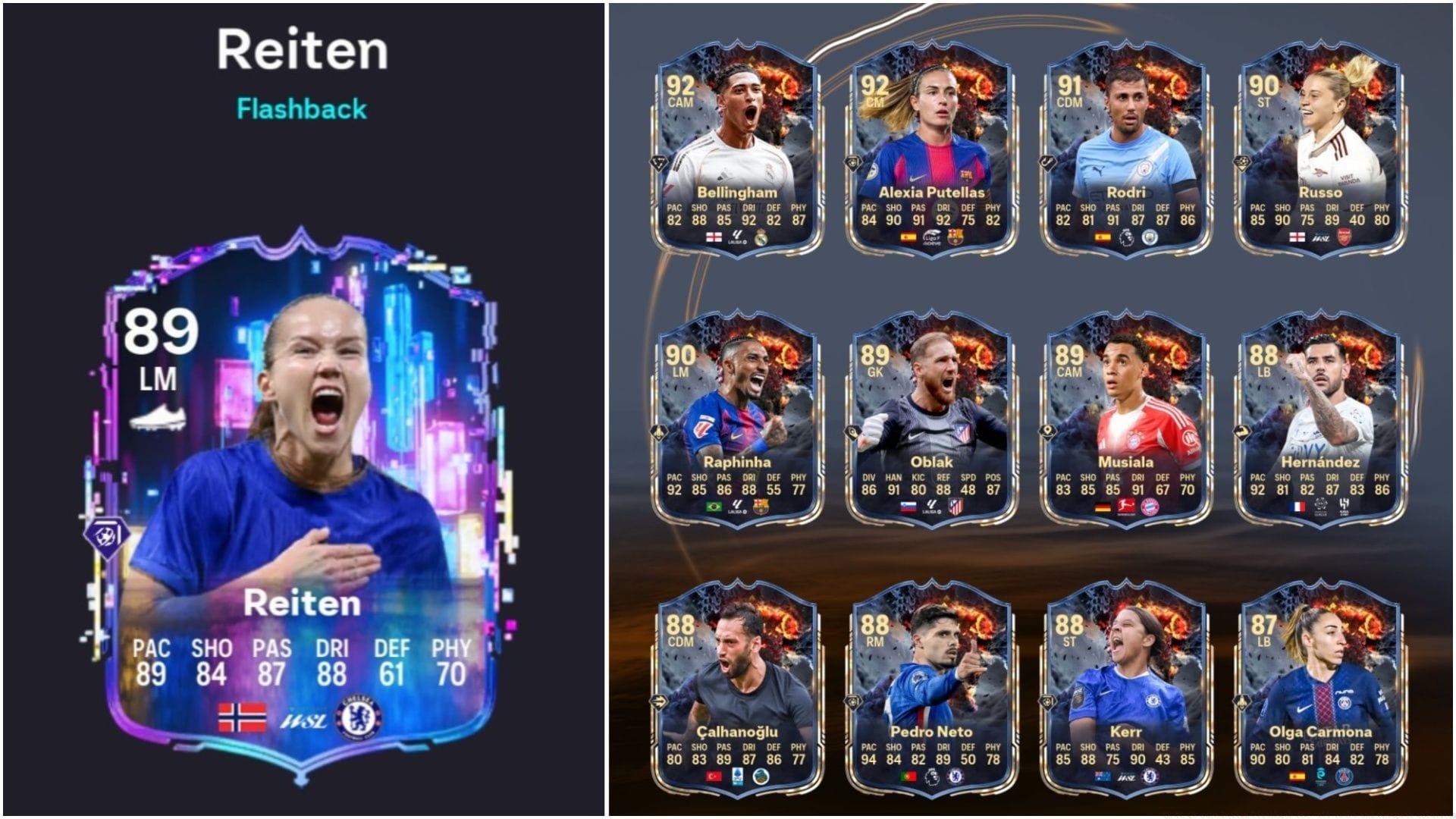Select the Australia flag on Kerr's card
The width and height of the screenshot is (1456, 819).
point(1101,775)
